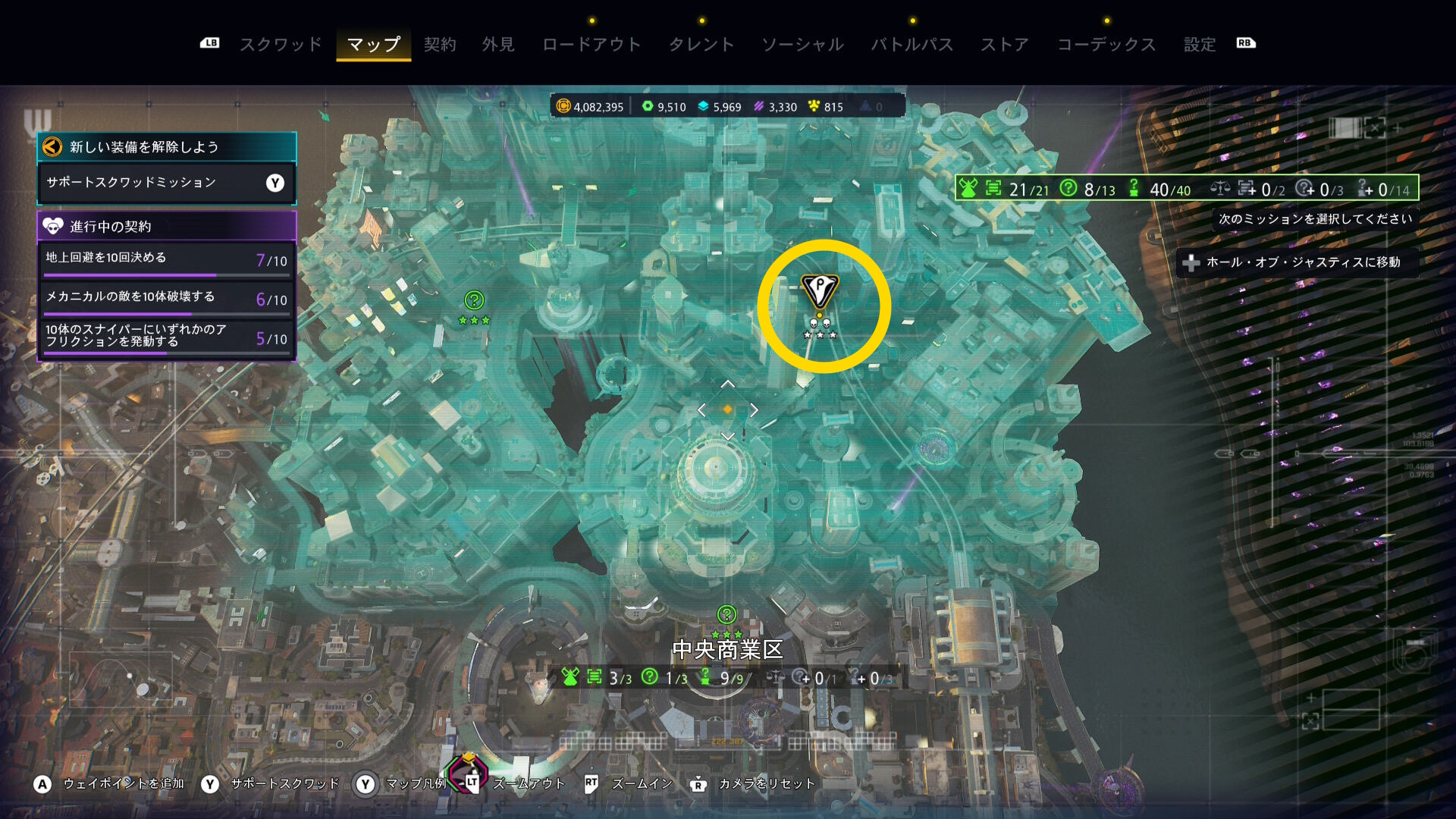Open the 契約 tab
Viewport: 1456px width, 819px height.
pos(440,45)
